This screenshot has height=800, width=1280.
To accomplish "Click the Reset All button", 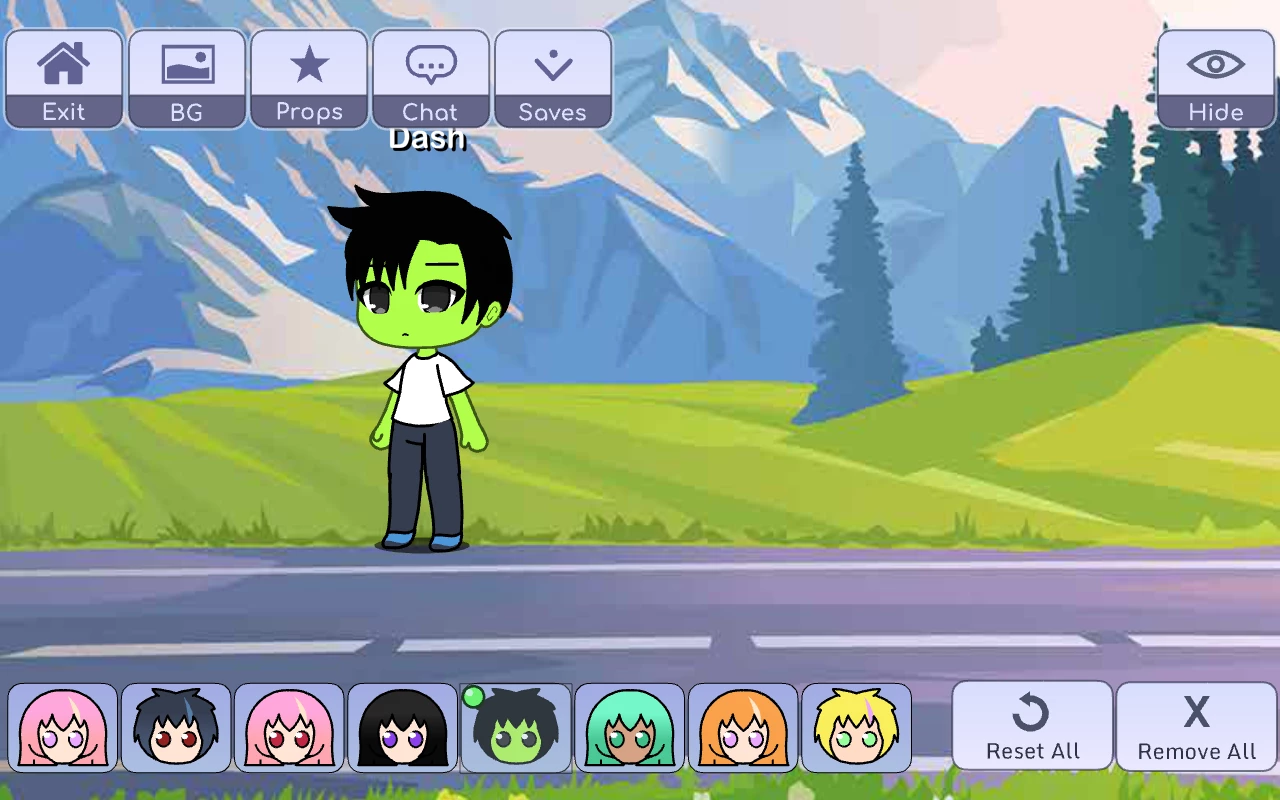I will pos(1032,727).
